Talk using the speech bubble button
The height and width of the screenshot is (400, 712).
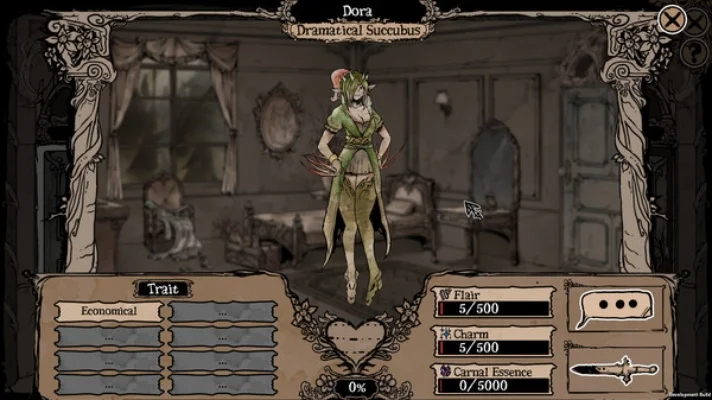click(614, 306)
